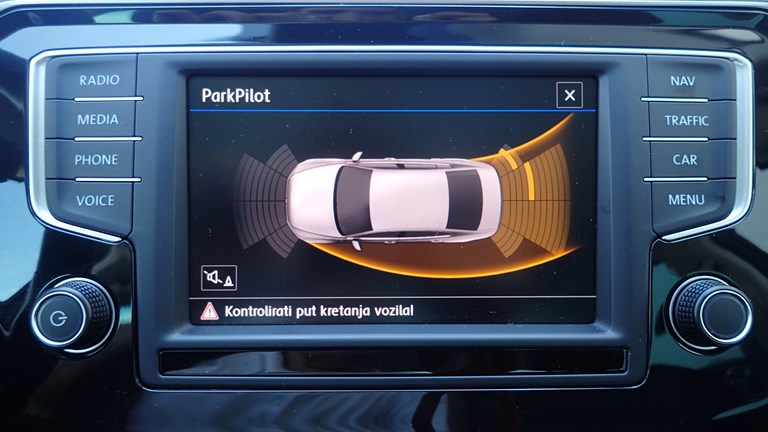Image resolution: width=768 pixels, height=432 pixels.
Task: Switch to MEDIA mode
Action: point(98,119)
